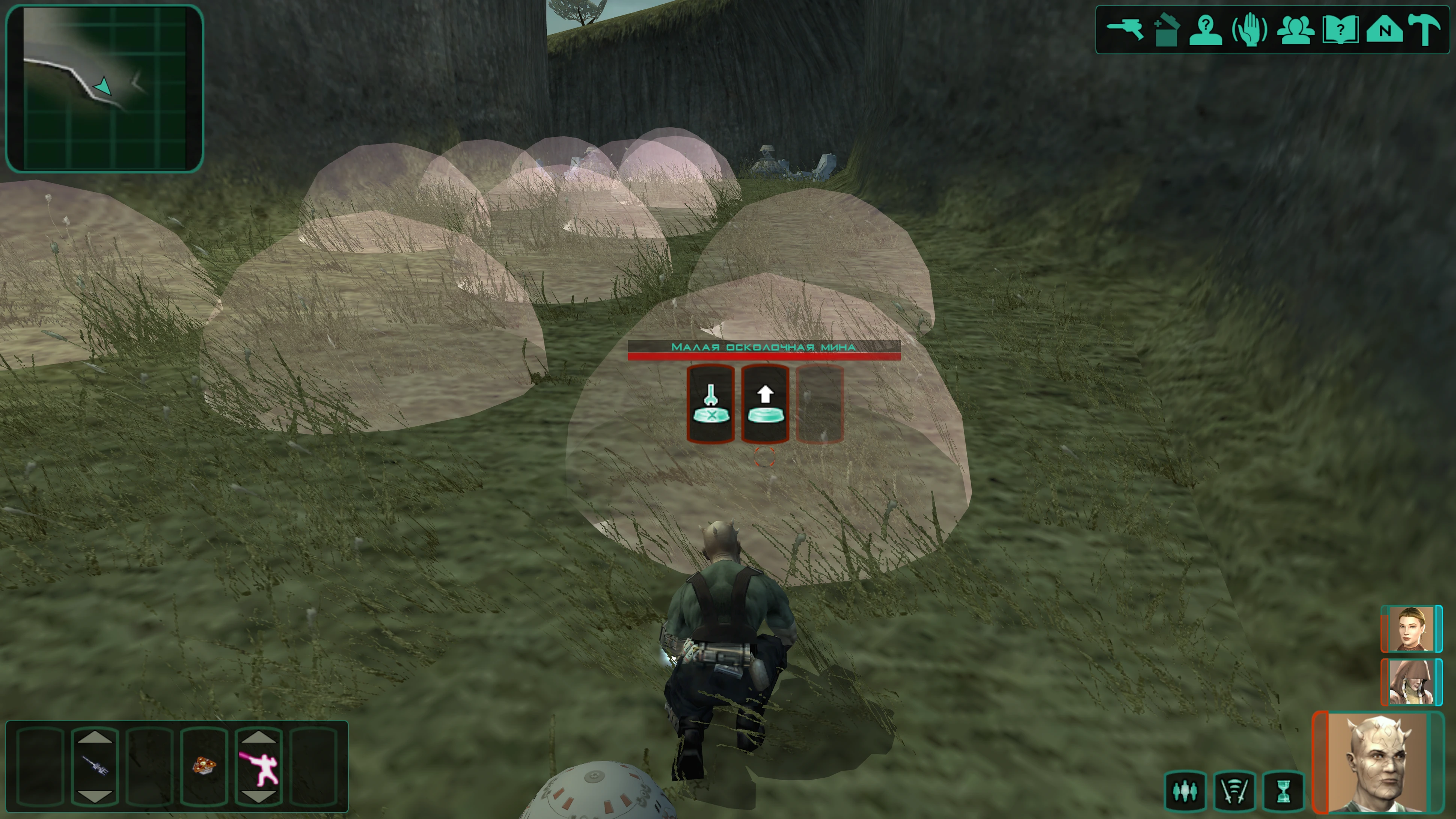
Task: Open the equipment screen via the blaster icon
Action: click(x=1124, y=29)
